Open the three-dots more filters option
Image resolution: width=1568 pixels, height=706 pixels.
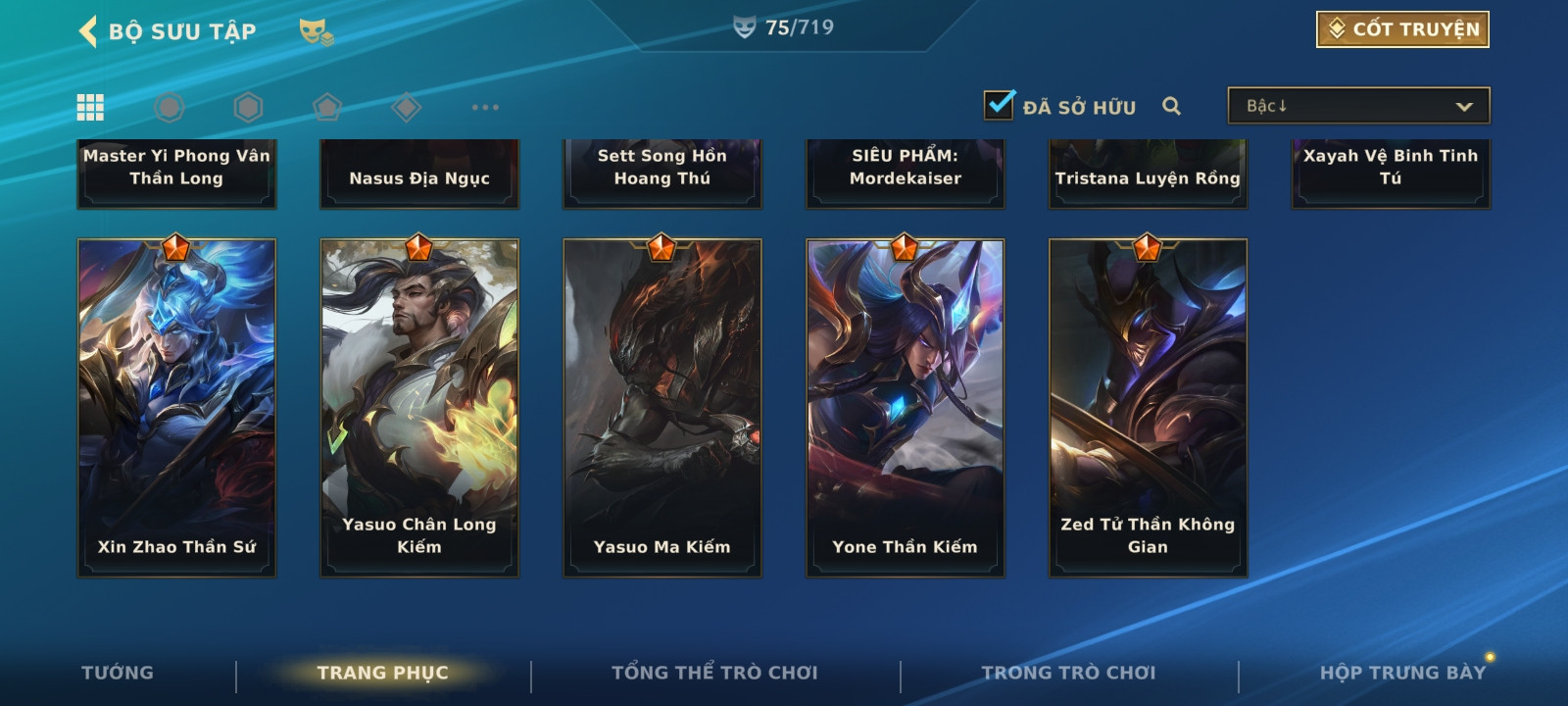[x=485, y=107]
